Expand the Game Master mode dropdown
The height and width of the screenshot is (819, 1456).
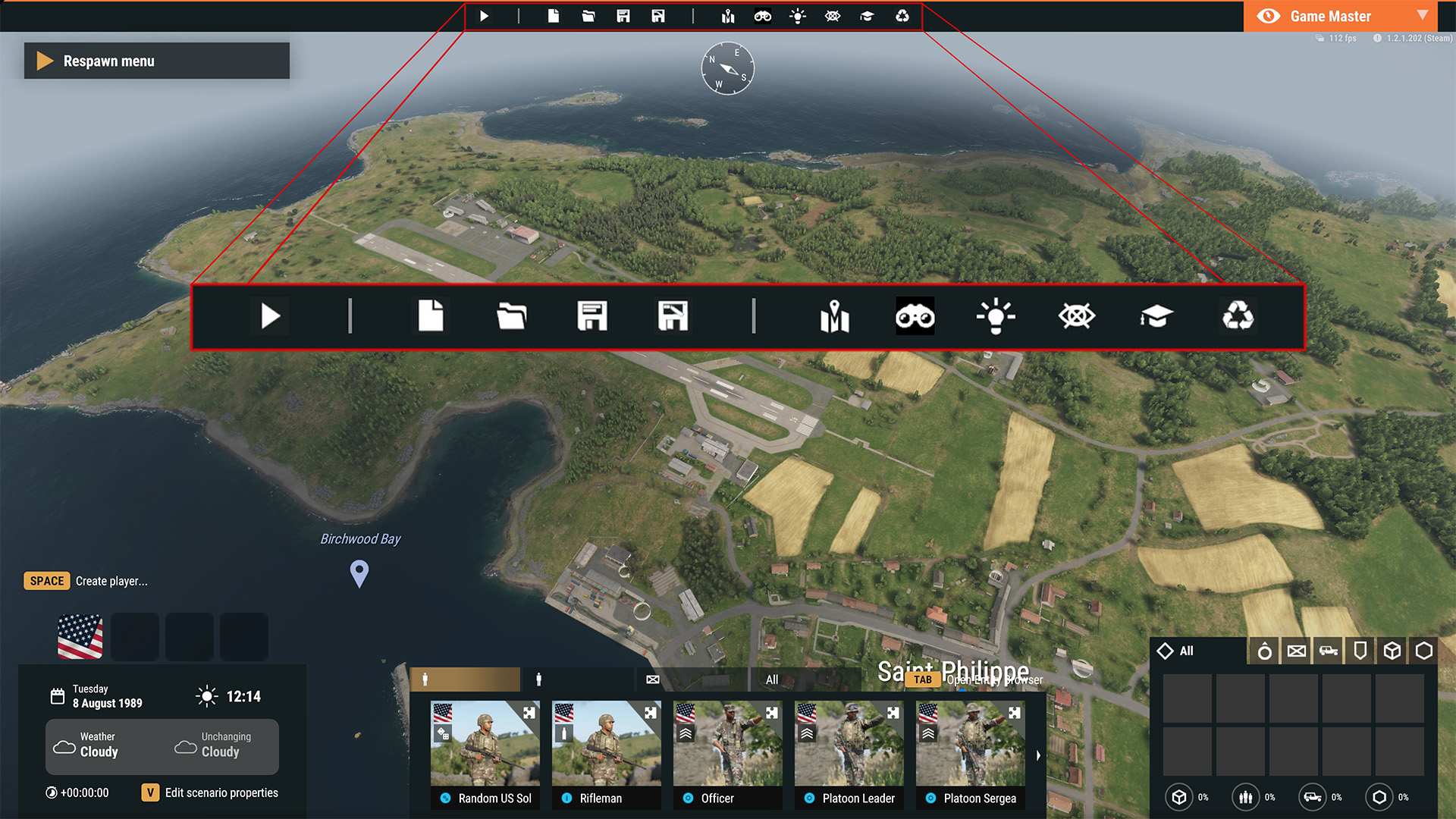[x=1423, y=15]
